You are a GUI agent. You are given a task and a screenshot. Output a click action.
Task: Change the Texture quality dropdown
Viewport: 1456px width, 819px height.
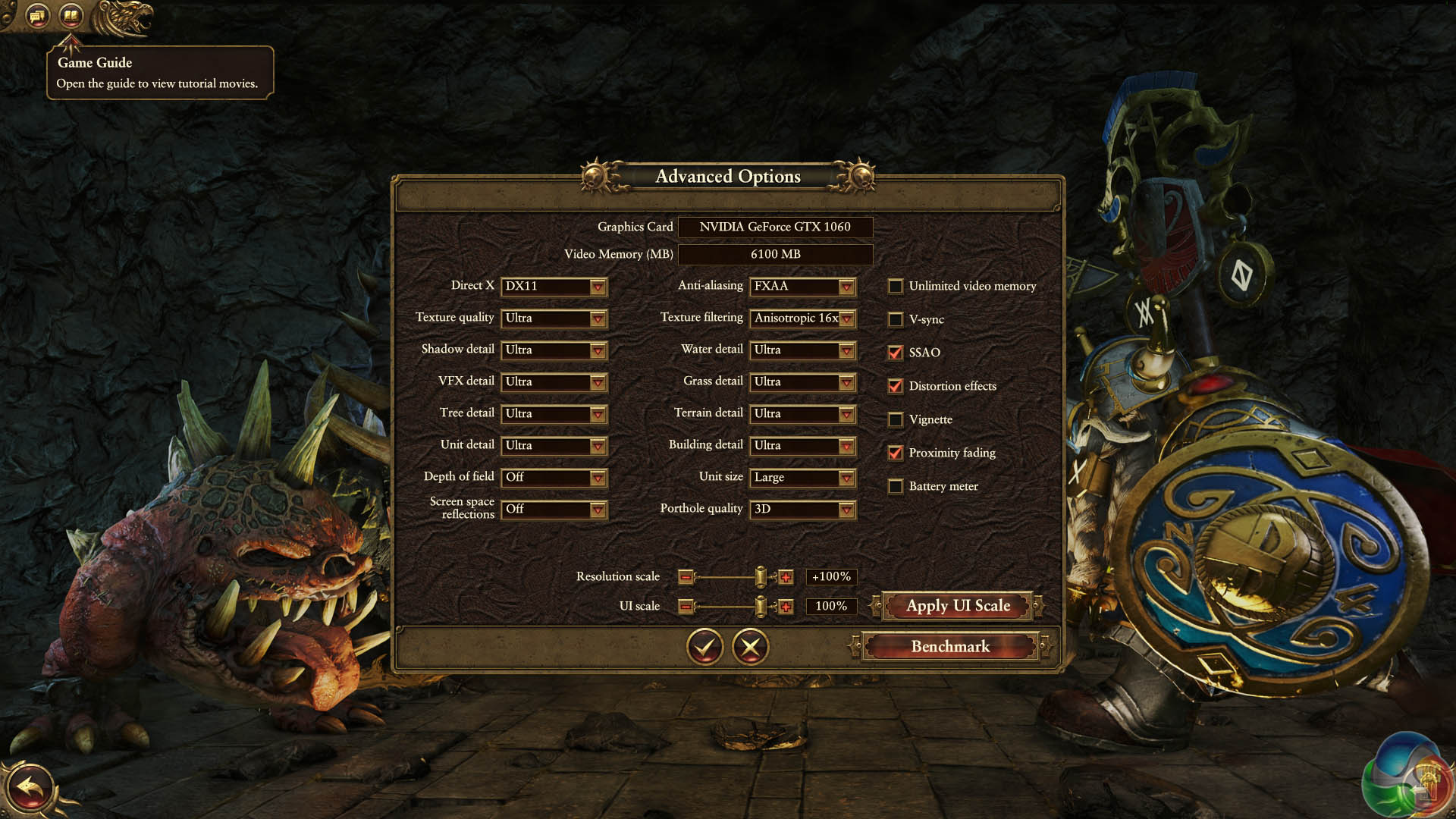554,318
